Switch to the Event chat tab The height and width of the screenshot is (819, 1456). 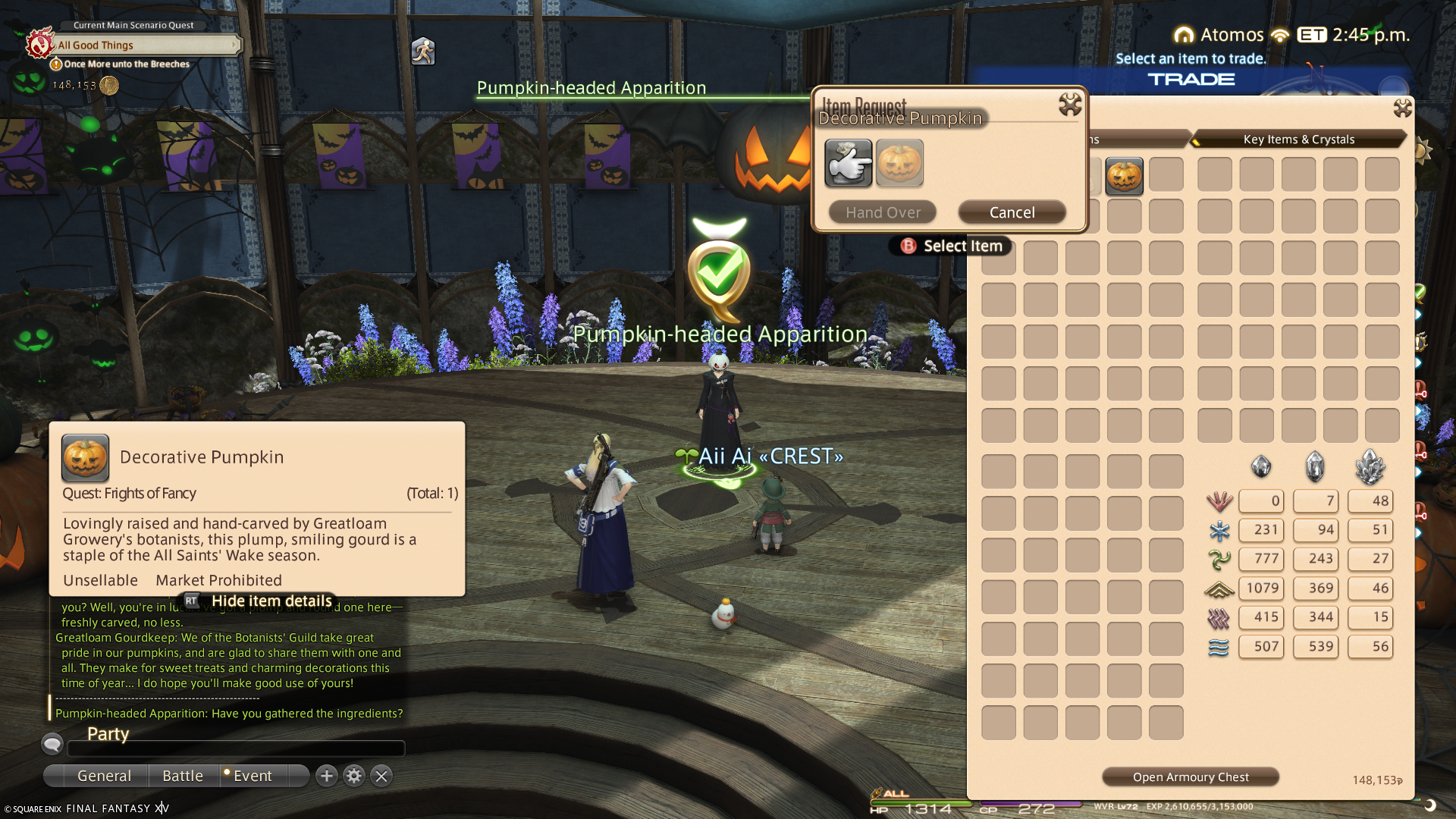pyautogui.click(x=252, y=776)
